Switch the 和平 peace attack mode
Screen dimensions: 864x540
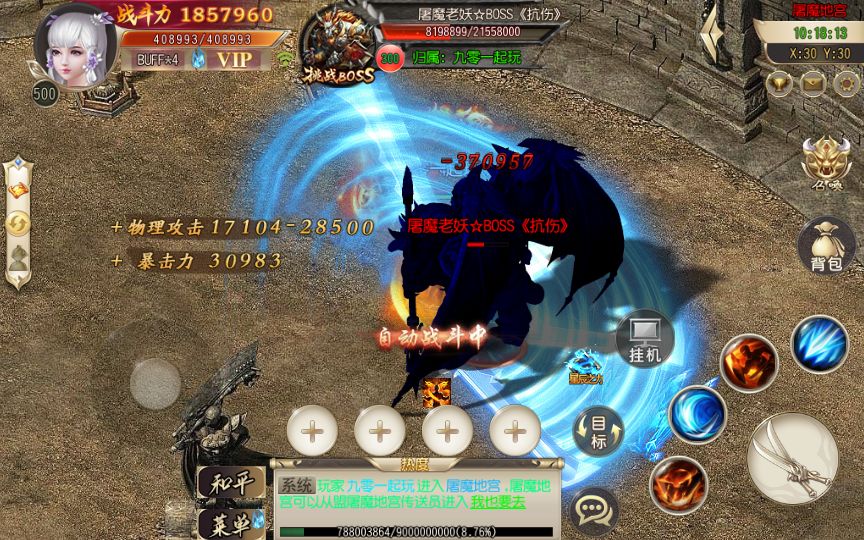point(231,484)
